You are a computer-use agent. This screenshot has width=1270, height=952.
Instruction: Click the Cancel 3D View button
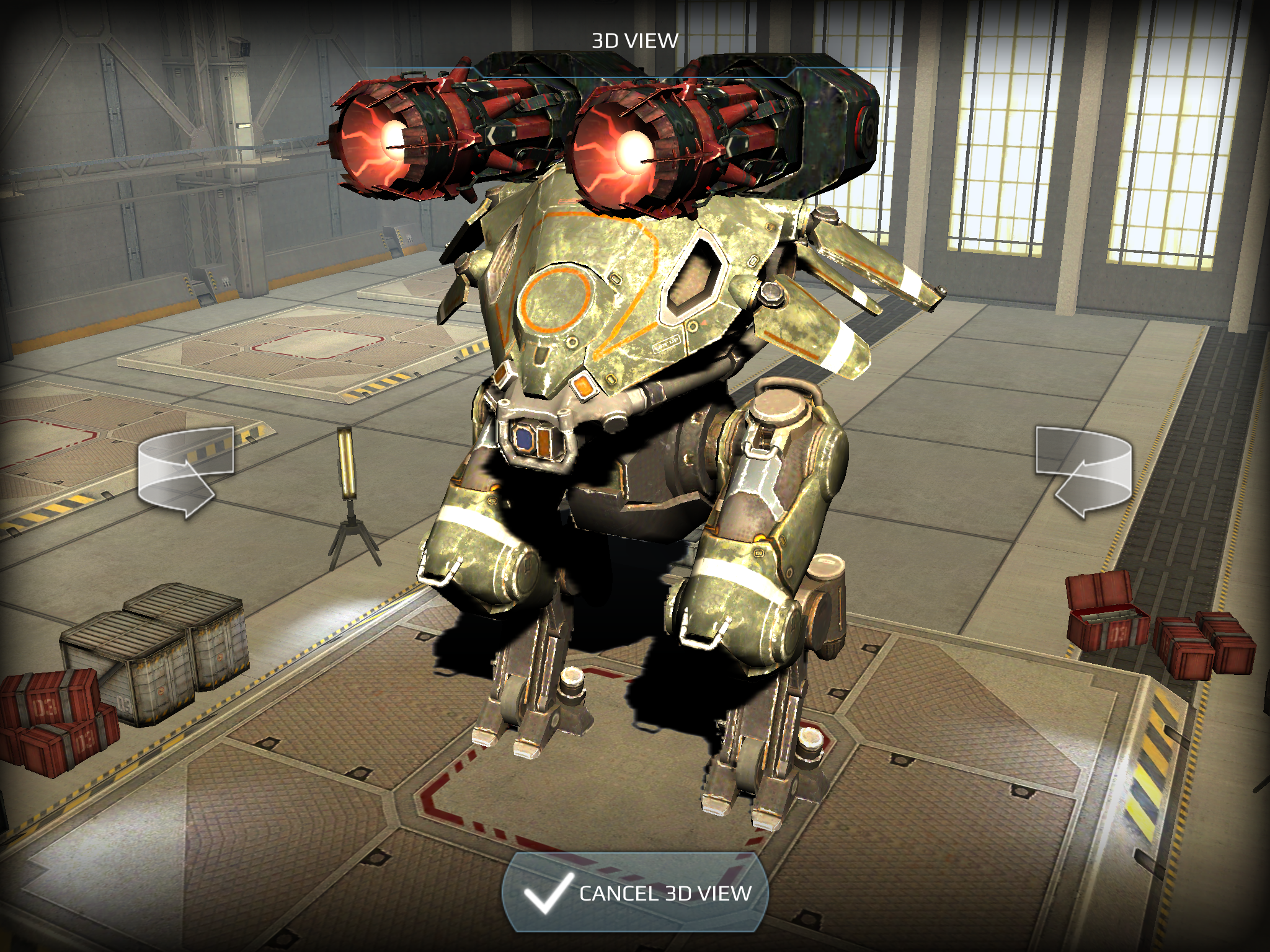(635, 893)
